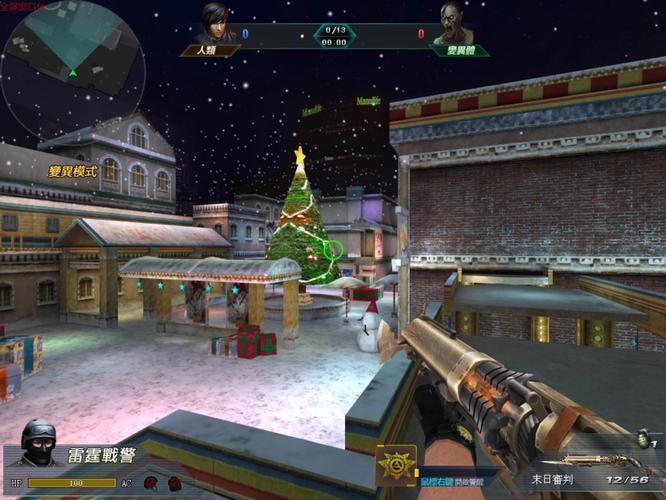Activate the gold star badge skill icon
Viewport: 666px width, 500px height.
click(396, 466)
